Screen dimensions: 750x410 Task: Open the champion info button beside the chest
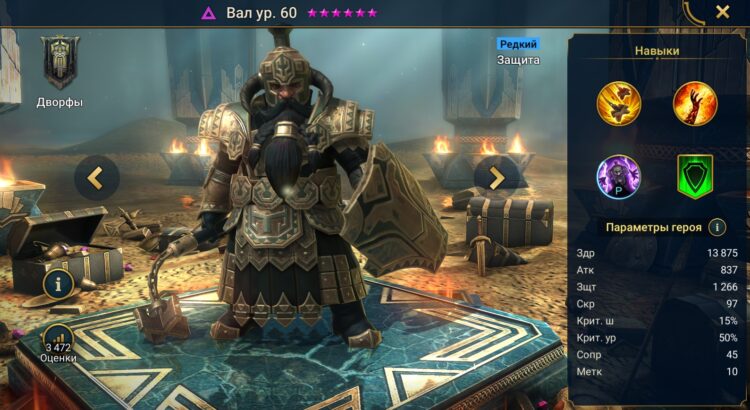pyautogui.click(x=58, y=285)
